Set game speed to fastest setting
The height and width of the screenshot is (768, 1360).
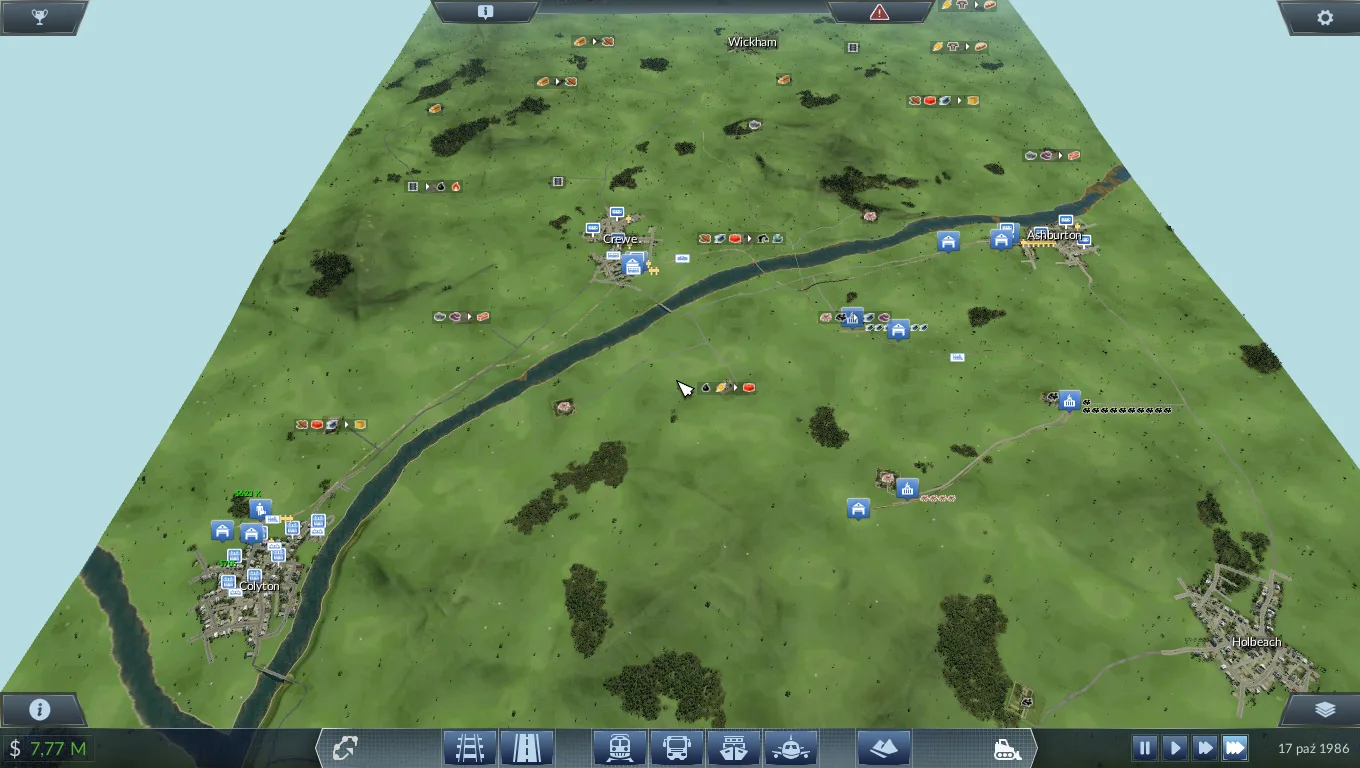click(1235, 747)
